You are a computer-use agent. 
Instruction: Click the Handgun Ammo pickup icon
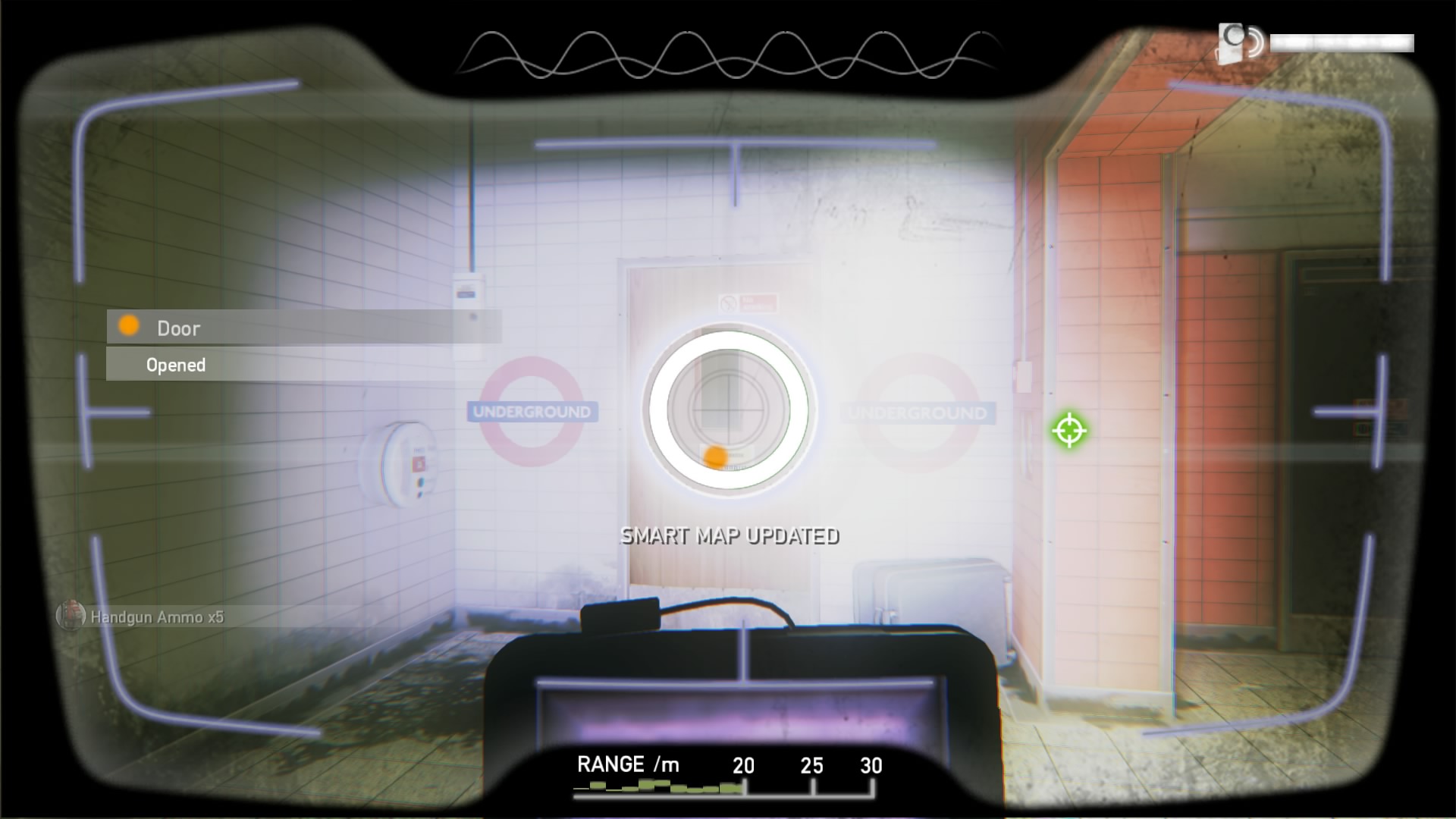pos(70,617)
